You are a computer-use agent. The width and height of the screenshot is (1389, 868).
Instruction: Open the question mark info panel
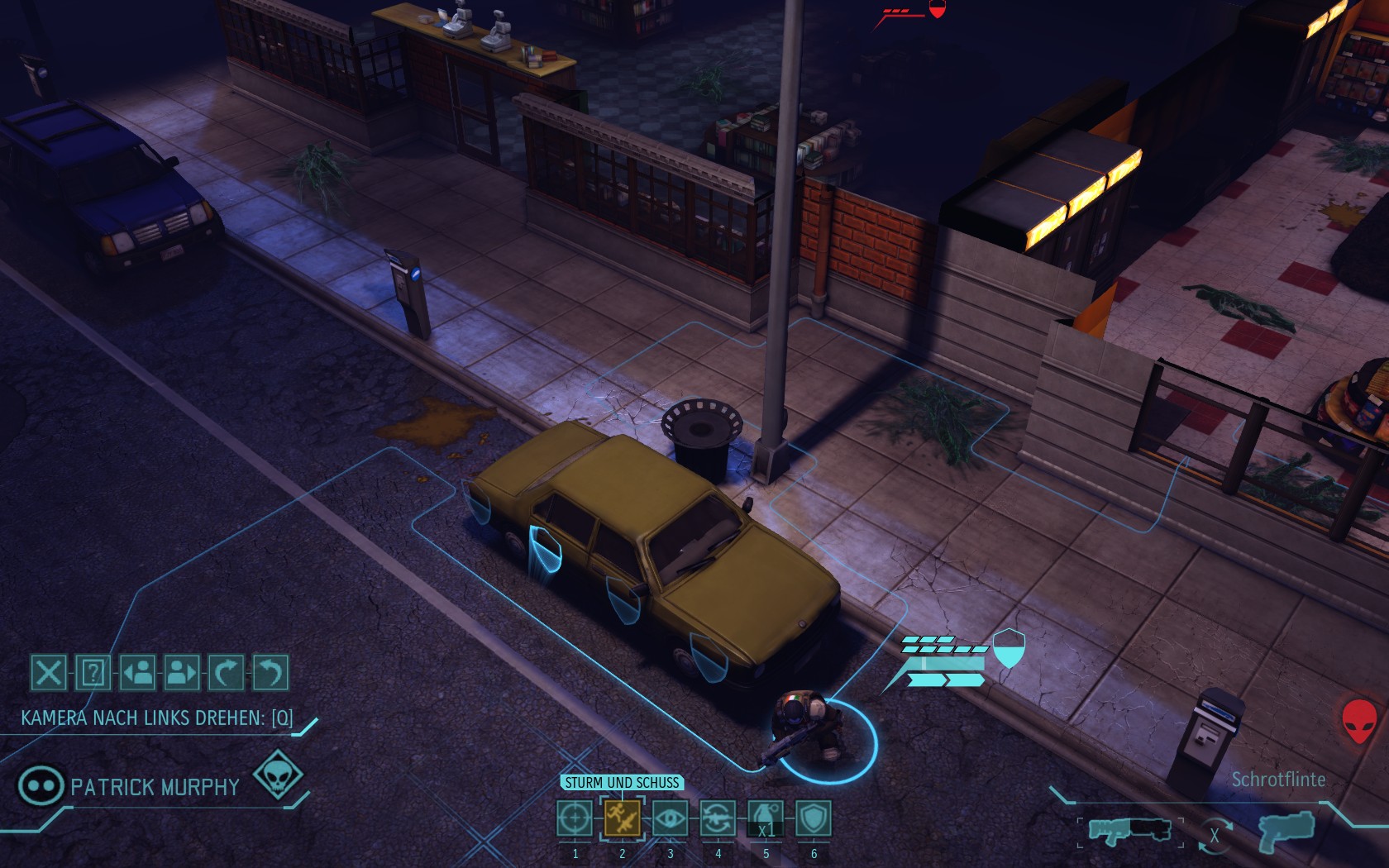[93, 673]
